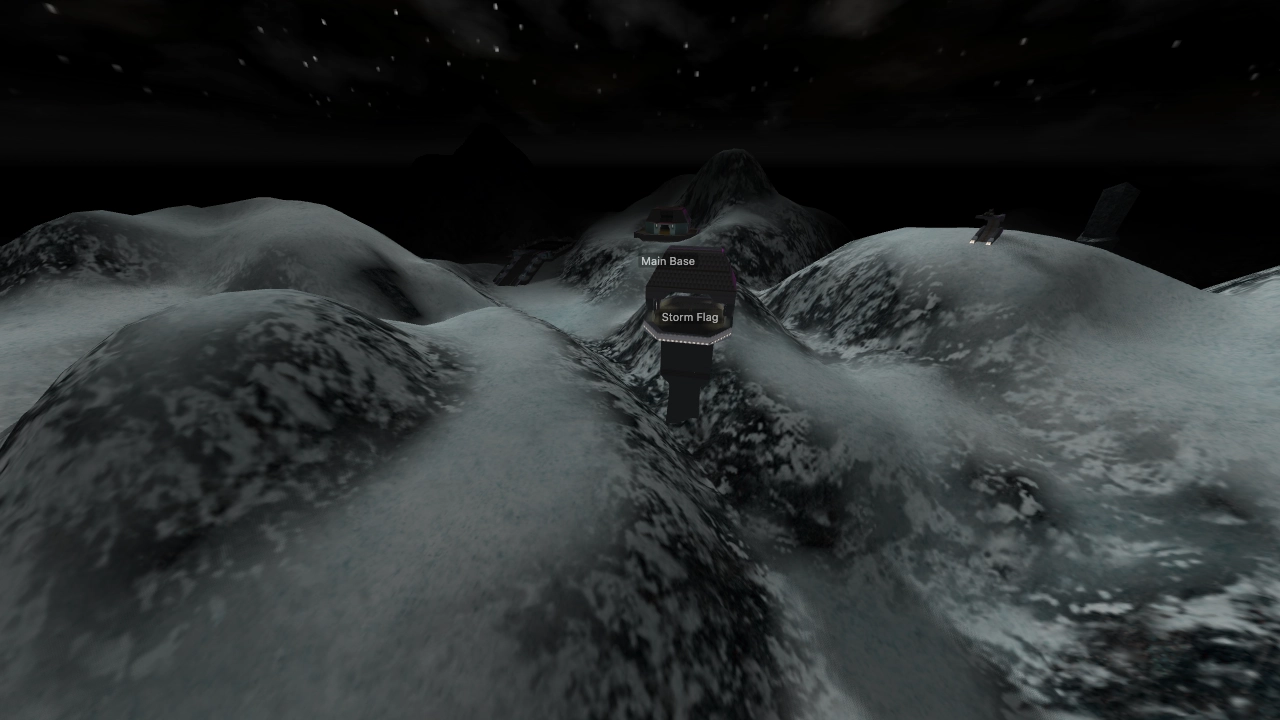Click the Main Base label
The width and height of the screenshot is (1280, 720).
(x=669, y=261)
